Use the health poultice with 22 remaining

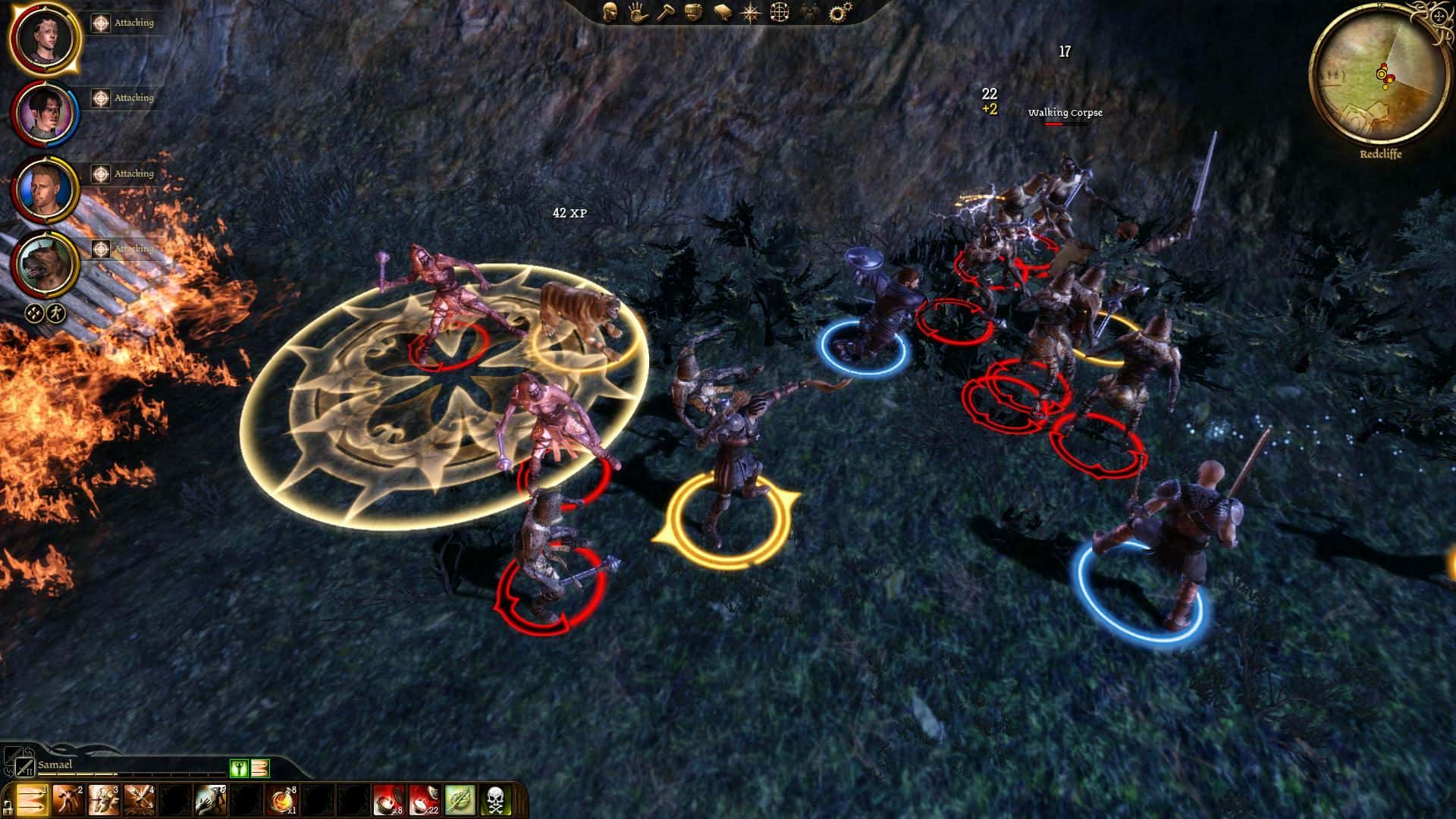[424, 800]
